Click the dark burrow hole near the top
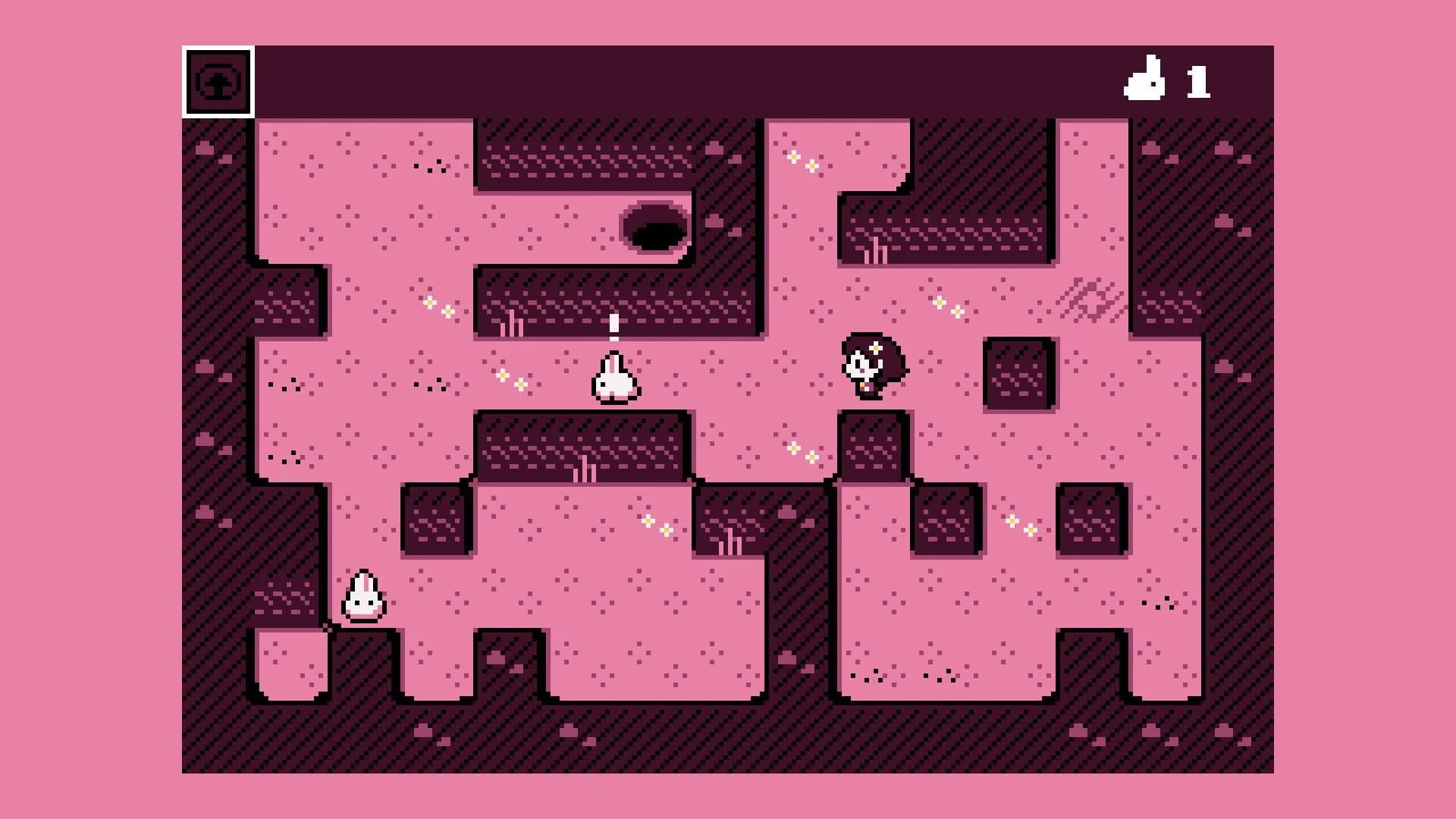 (x=654, y=227)
